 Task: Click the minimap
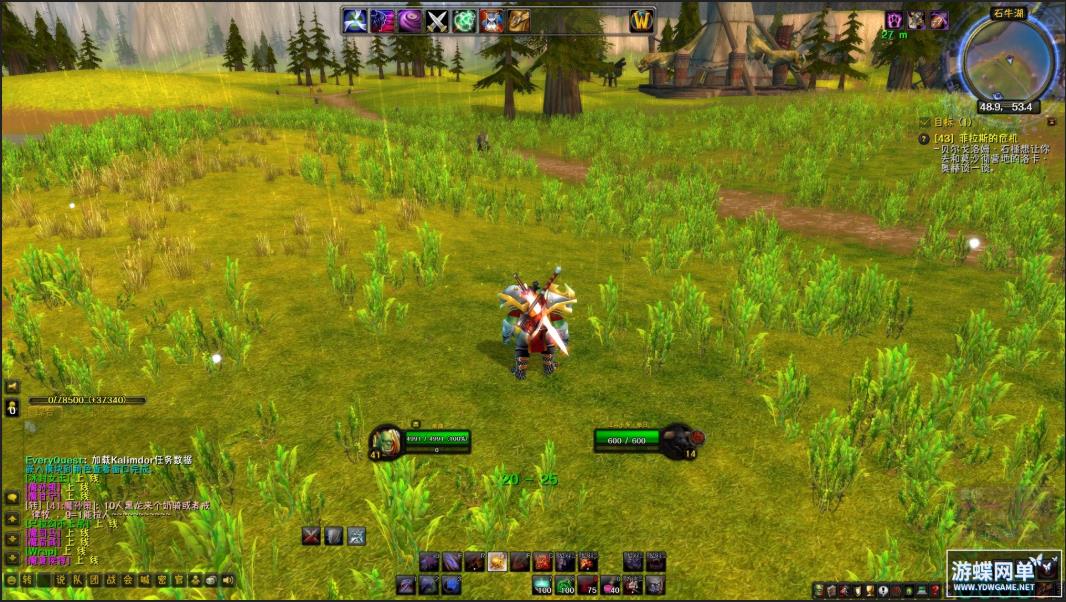coord(1007,57)
